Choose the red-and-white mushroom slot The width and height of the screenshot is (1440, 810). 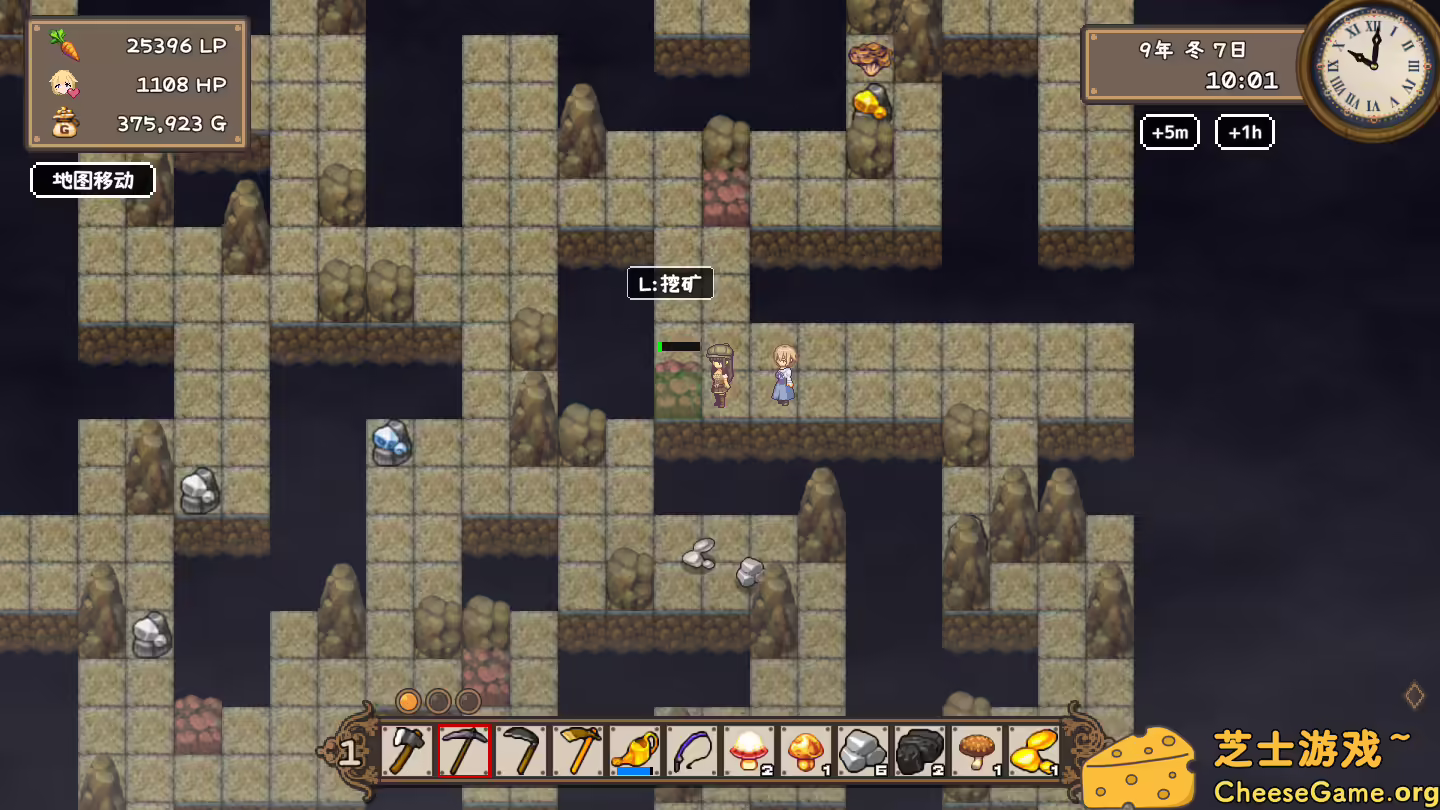(x=749, y=750)
